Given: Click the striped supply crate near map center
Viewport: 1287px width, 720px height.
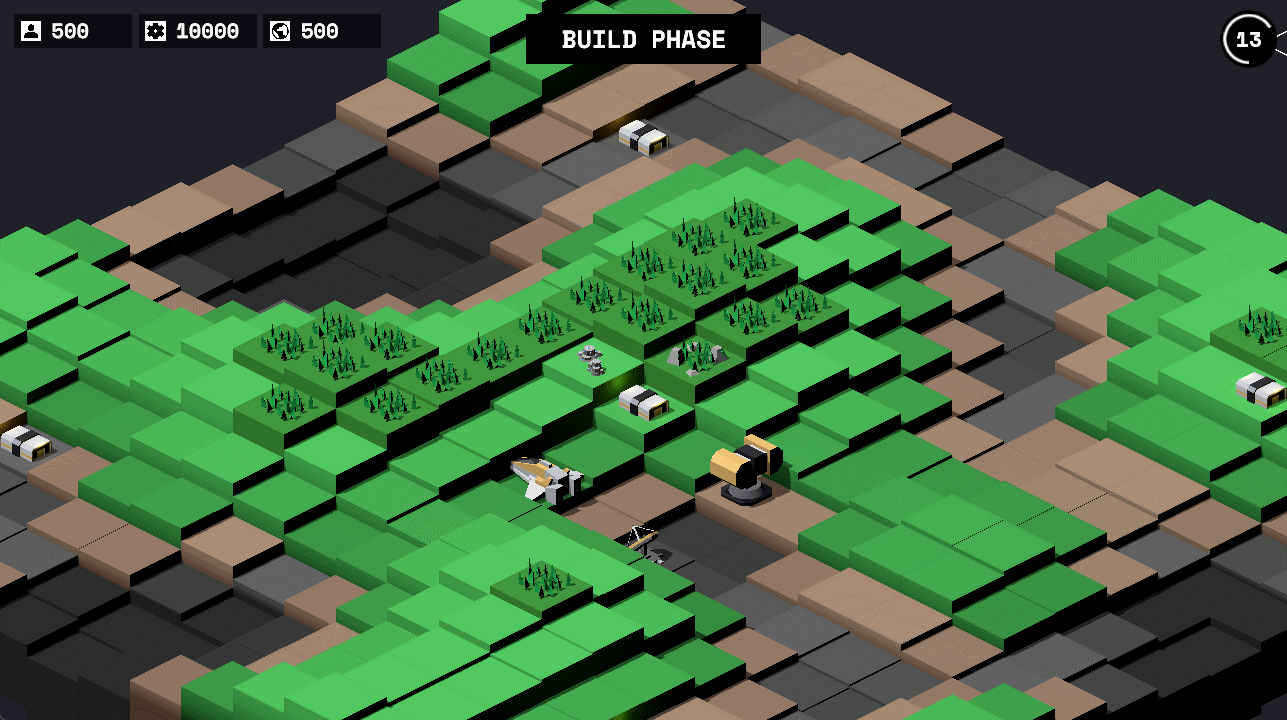Looking at the screenshot, I should tap(643, 401).
